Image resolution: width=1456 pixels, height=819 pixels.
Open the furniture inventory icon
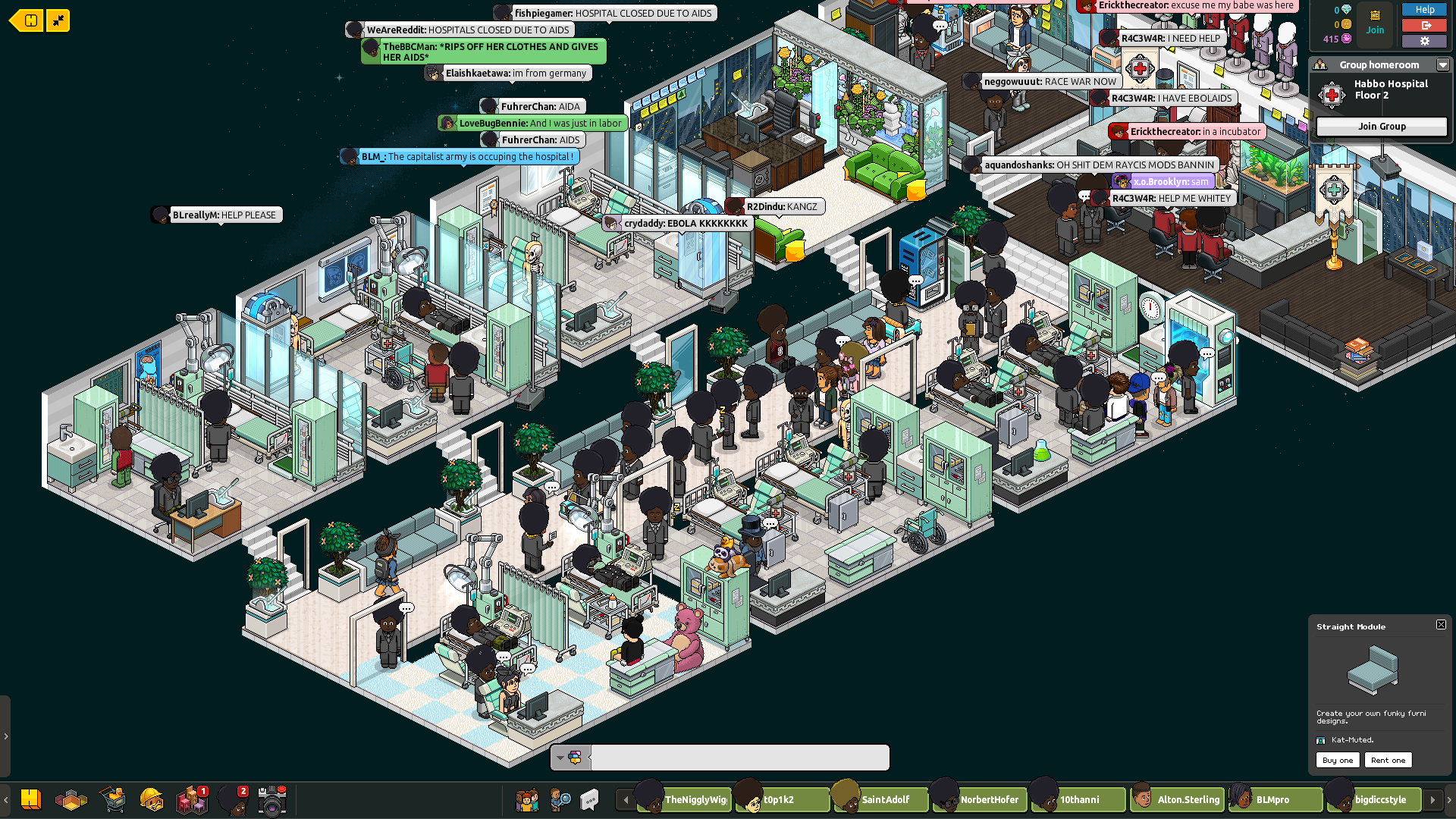click(x=191, y=800)
